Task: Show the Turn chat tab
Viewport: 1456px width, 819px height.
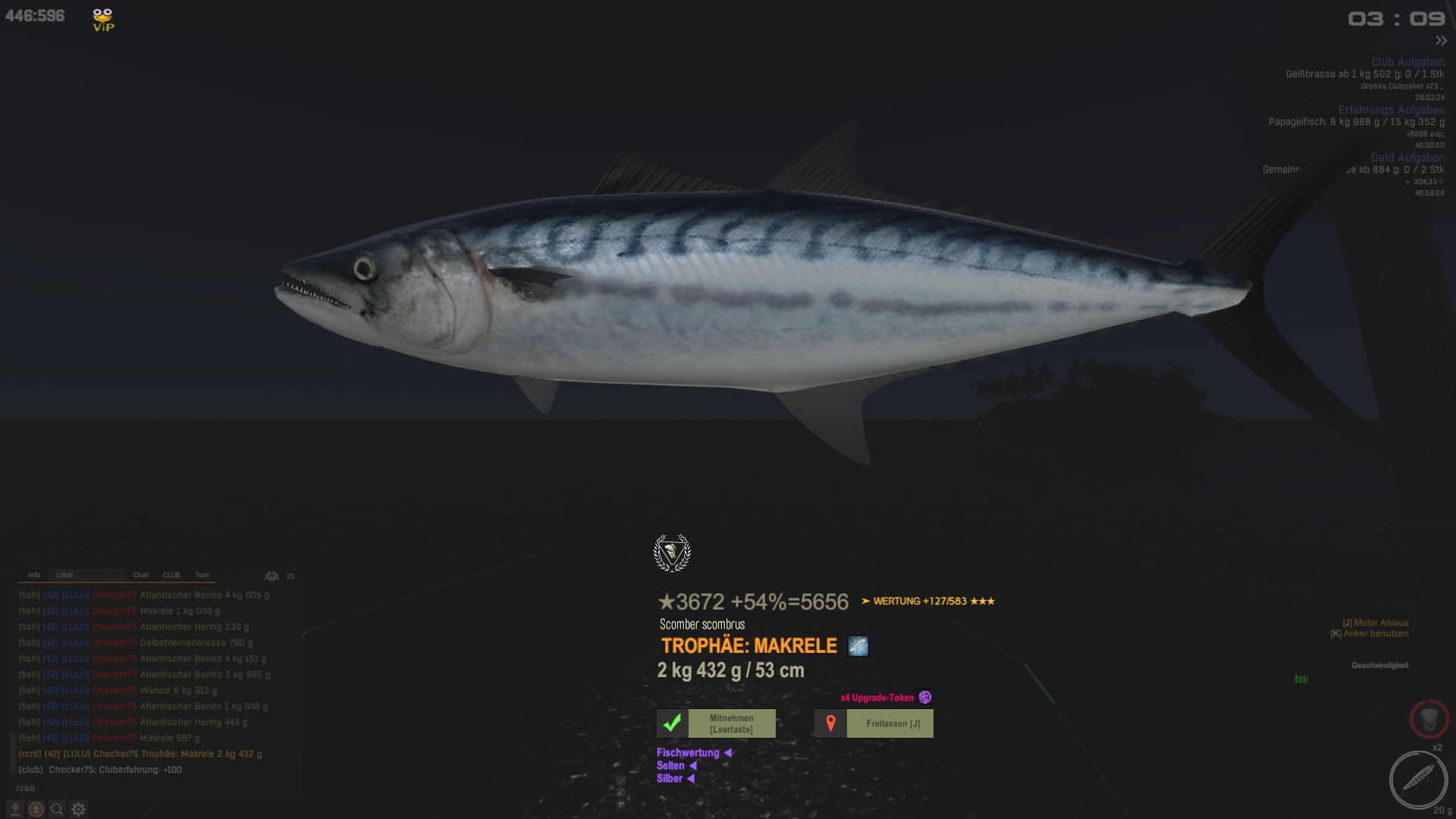Action: pos(202,575)
